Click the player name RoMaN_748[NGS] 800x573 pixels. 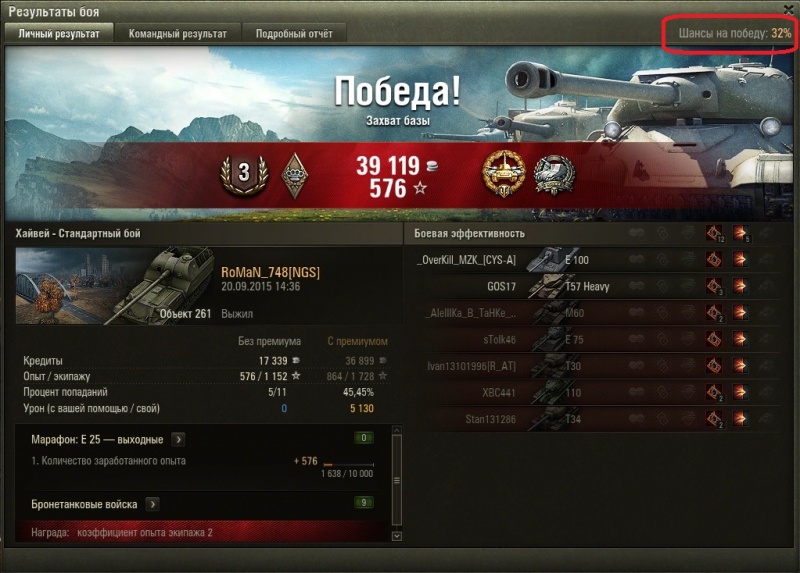pos(270,272)
